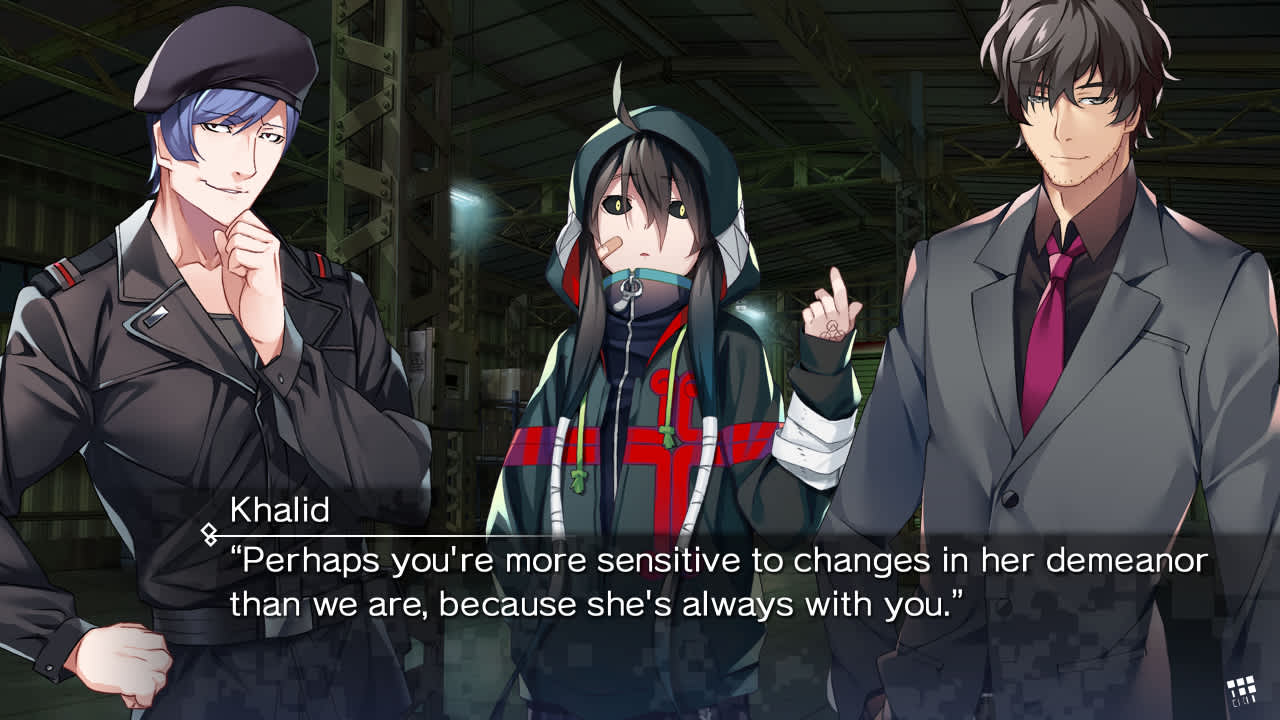This screenshot has width=1280, height=720.
Task: Click the divider line under Khalid's name
Action: click(x=350, y=531)
